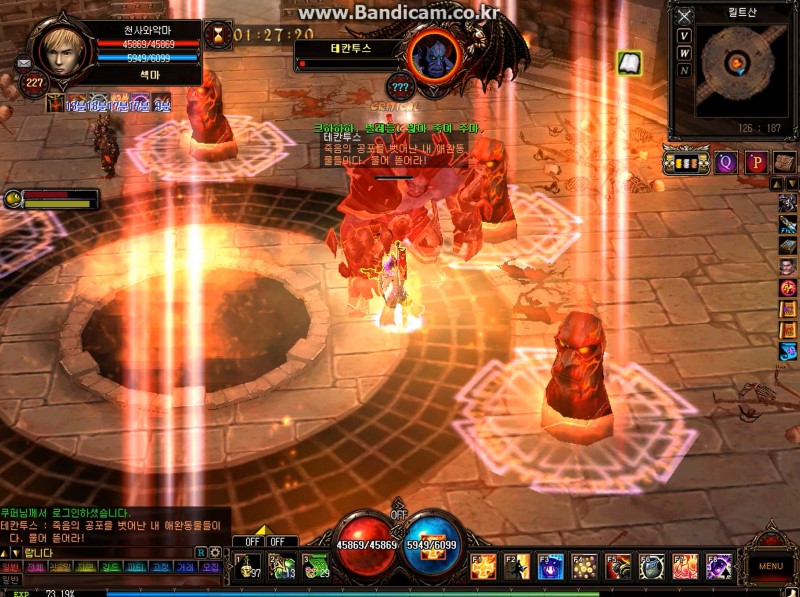The width and height of the screenshot is (800, 597).
Task: Select the minimap W button
Action: [684, 53]
